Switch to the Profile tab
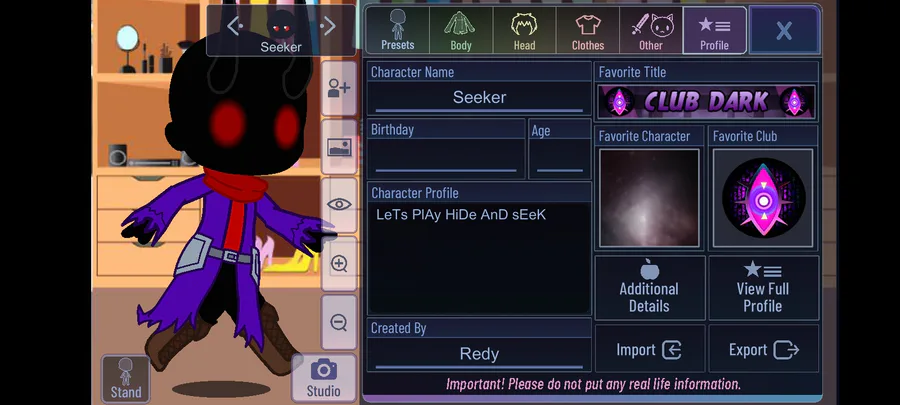 [714, 30]
